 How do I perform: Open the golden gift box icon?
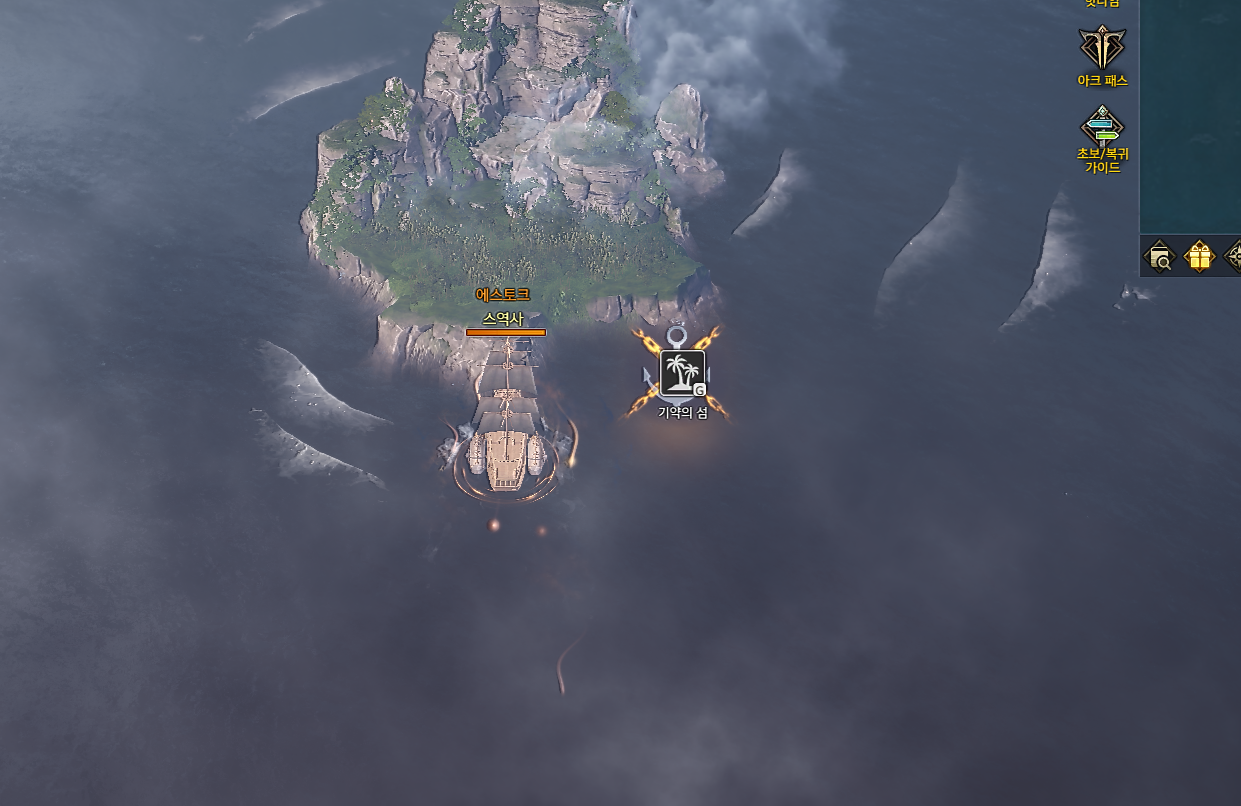(1199, 257)
